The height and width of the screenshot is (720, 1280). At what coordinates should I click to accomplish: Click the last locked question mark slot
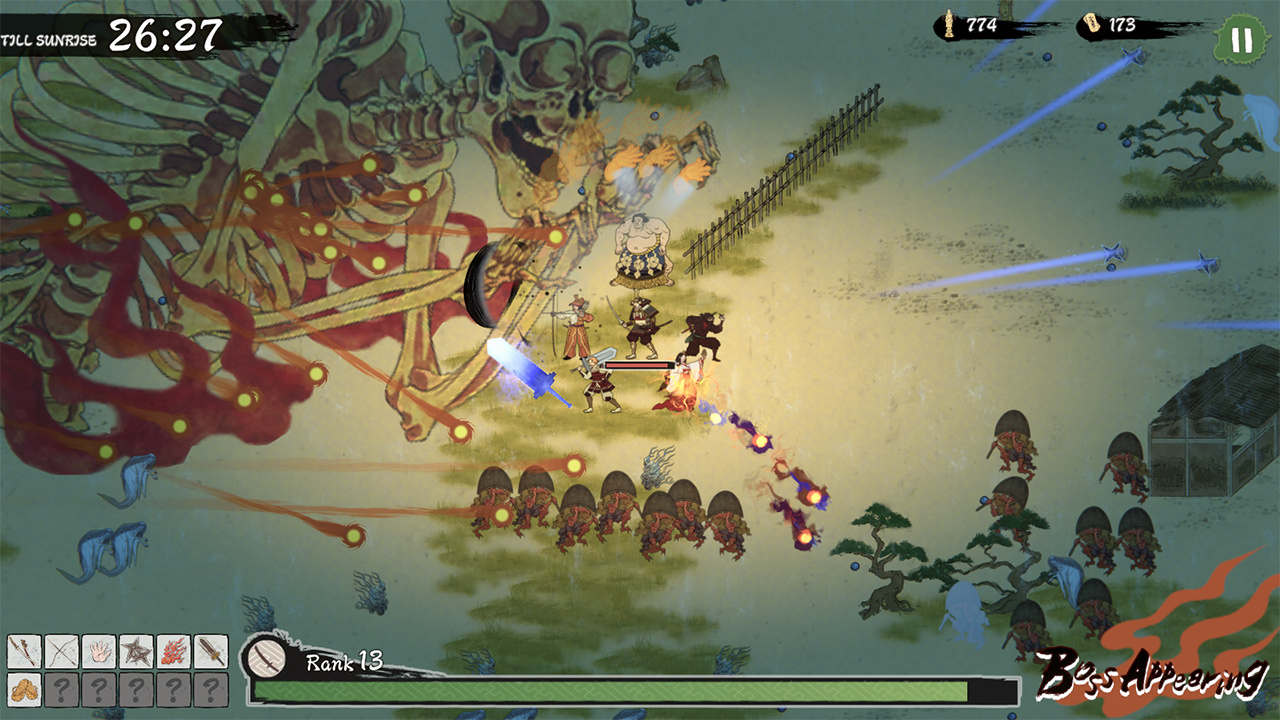[x=210, y=690]
